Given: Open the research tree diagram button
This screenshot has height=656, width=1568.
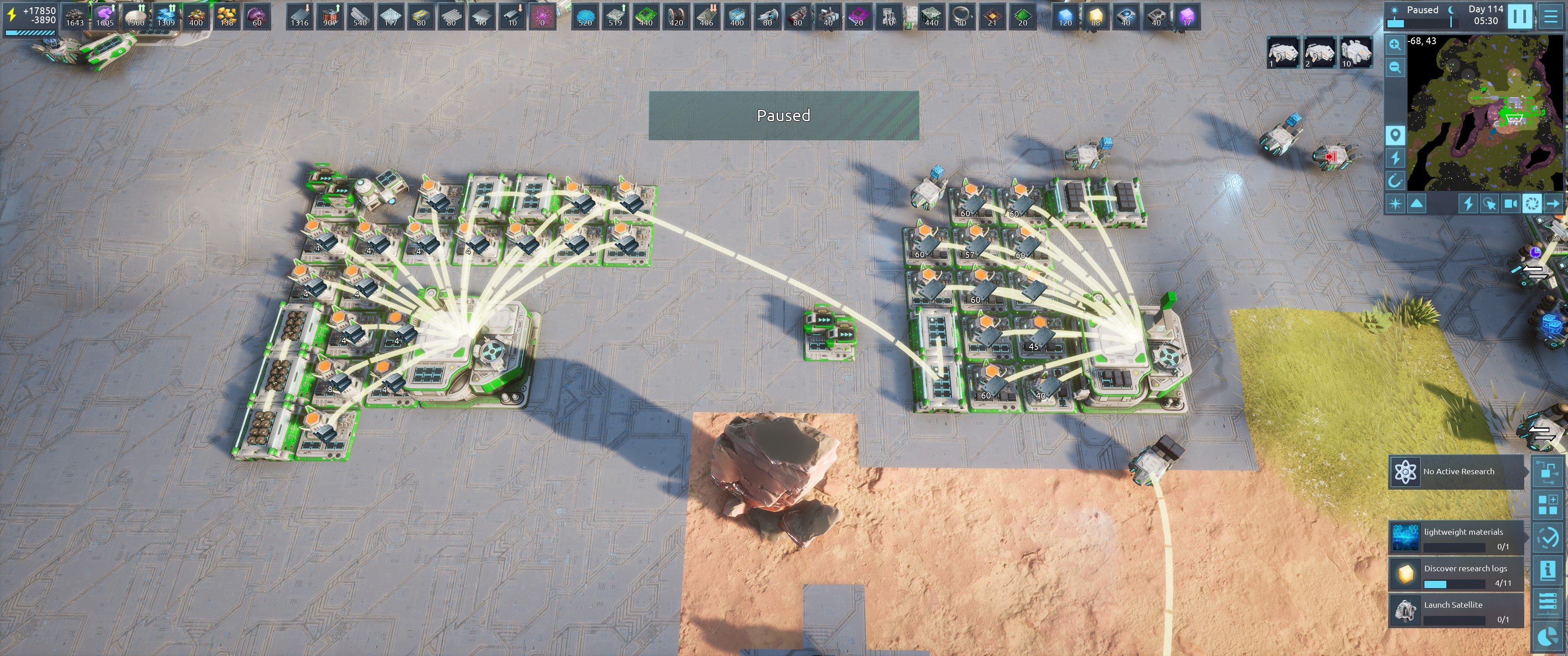Looking at the screenshot, I should point(1547,471).
